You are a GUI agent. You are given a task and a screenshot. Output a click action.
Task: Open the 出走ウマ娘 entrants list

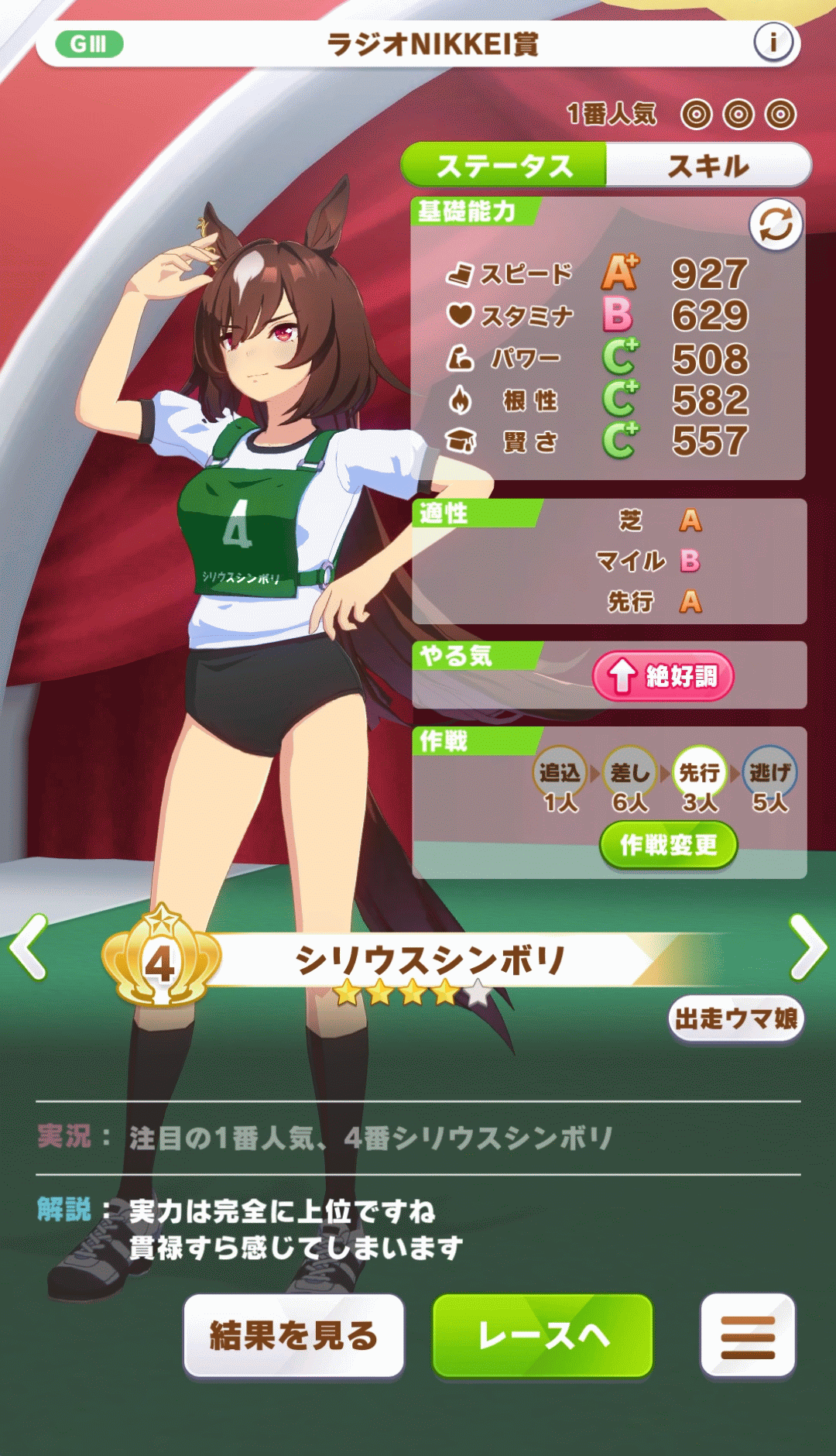point(736,1018)
